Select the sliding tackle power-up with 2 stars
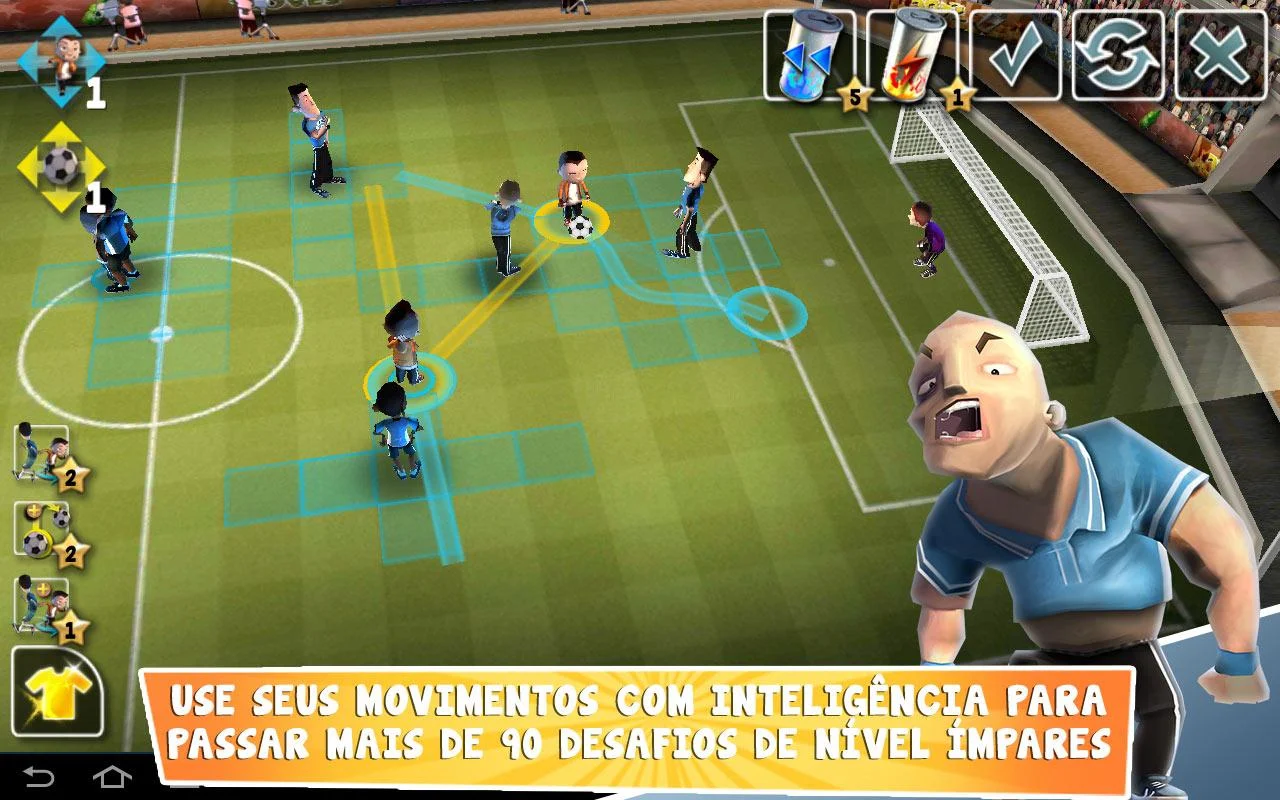Image resolution: width=1280 pixels, height=800 pixels. [x=38, y=452]
